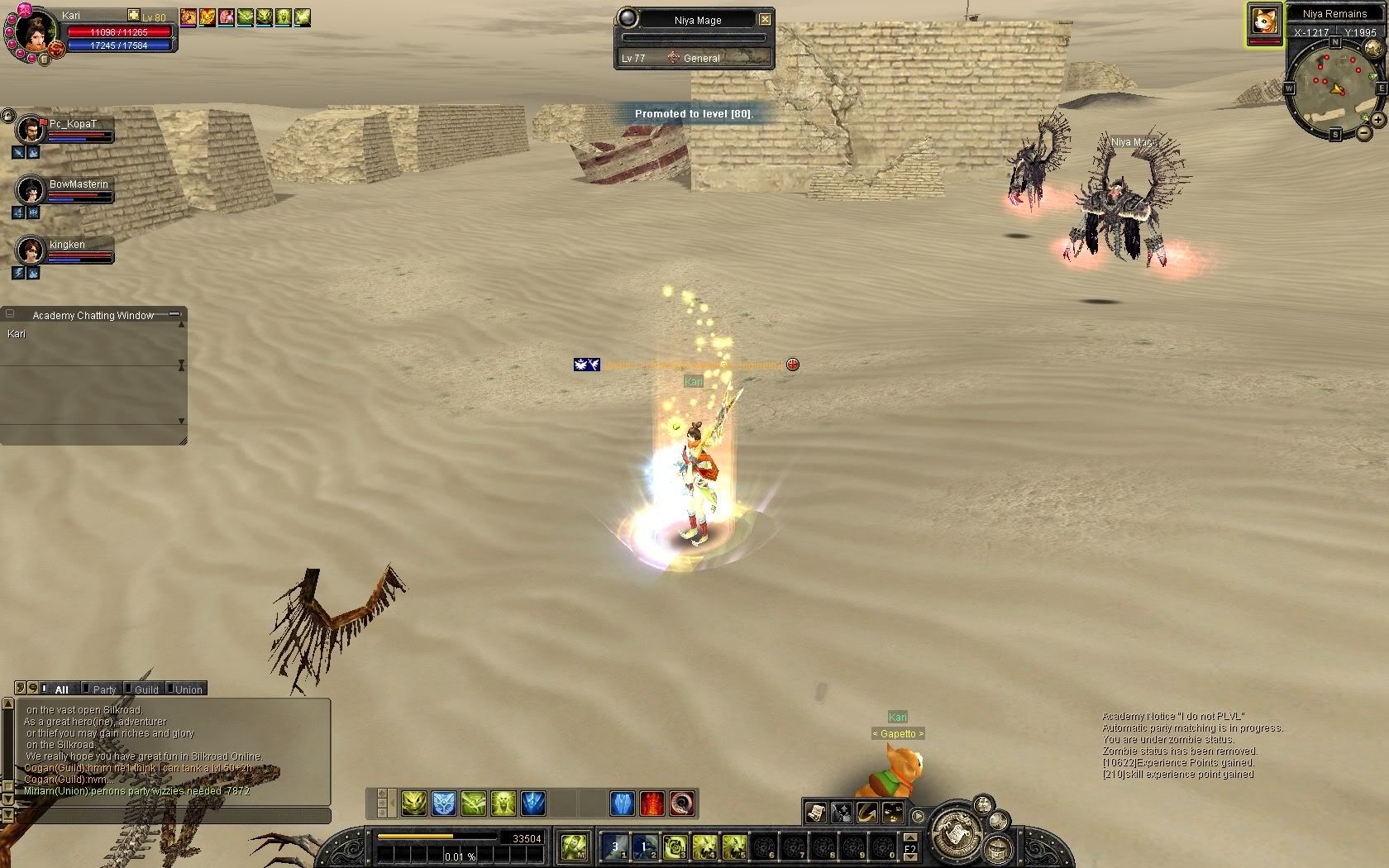Activate hotbar slot 4 lion skill
Image resolution: width=1389 pixels, height=868 pixels.
click(704, 847)
